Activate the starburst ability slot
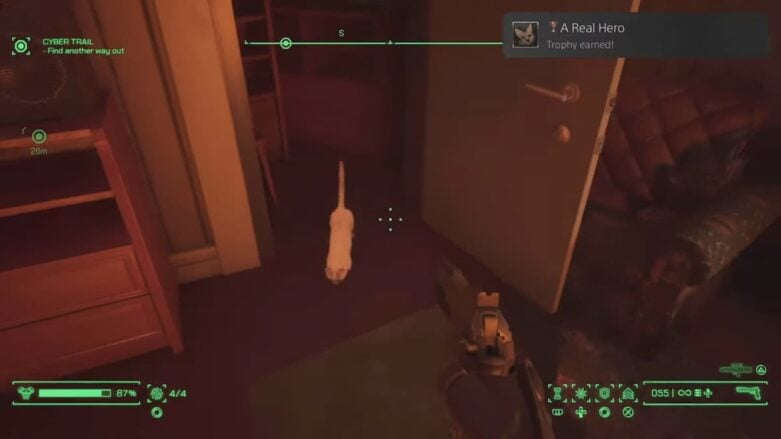This screenshot has width=781, height=439. [x=581, y=392]
